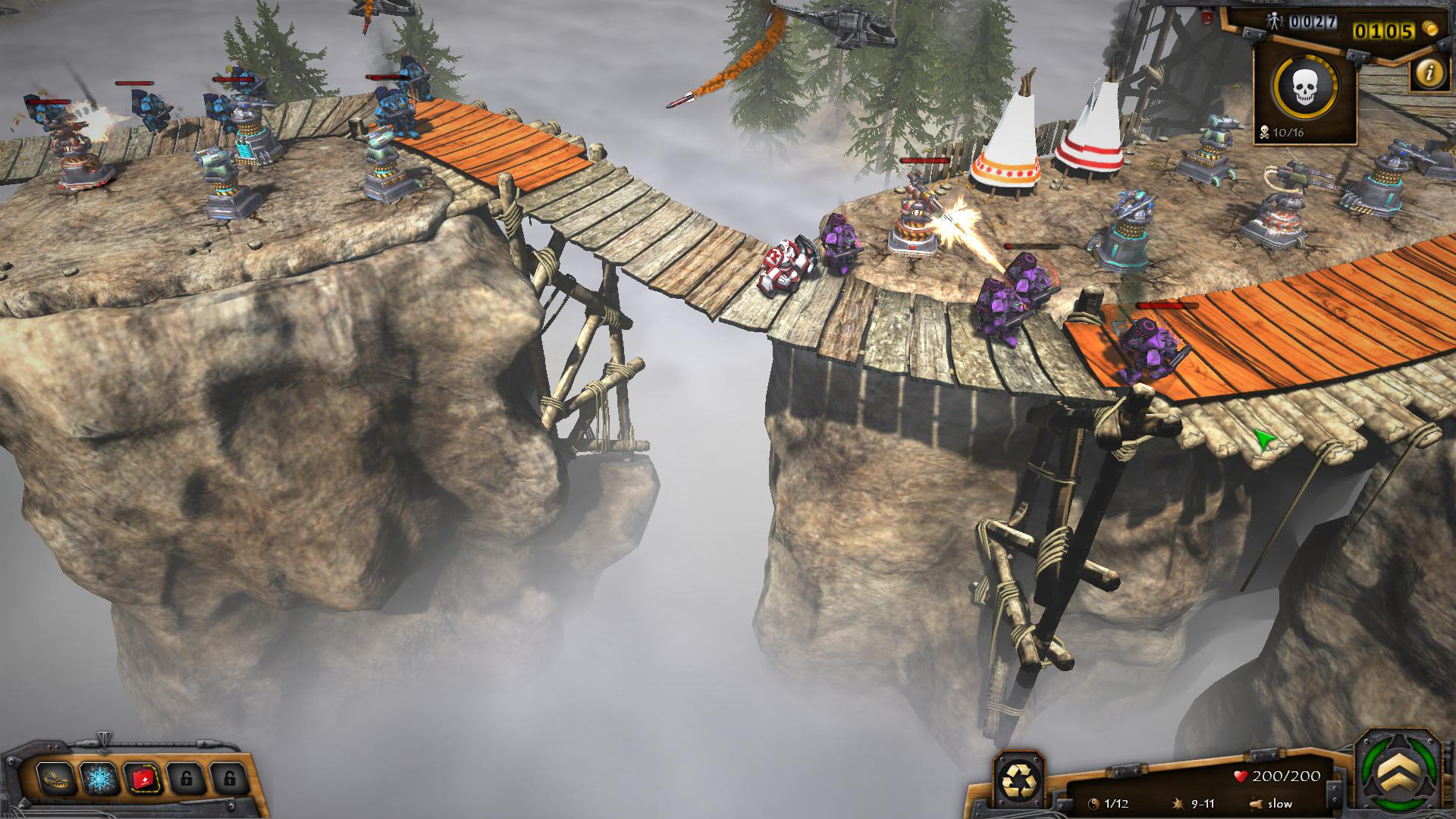
Task: Click the heart icon beside 200/200
Action: click(x=1241, y=775)
